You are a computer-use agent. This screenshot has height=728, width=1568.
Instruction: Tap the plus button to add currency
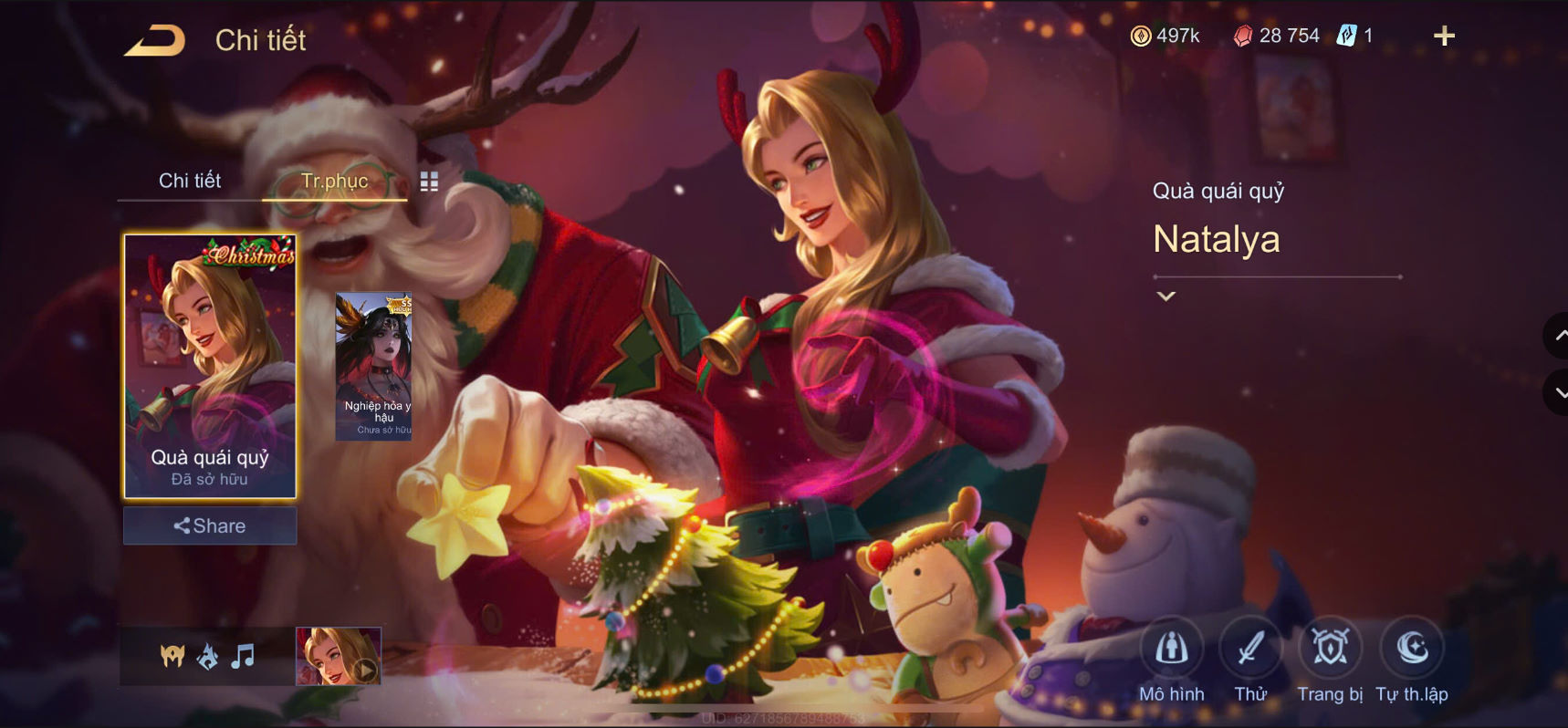point(1443,36)
